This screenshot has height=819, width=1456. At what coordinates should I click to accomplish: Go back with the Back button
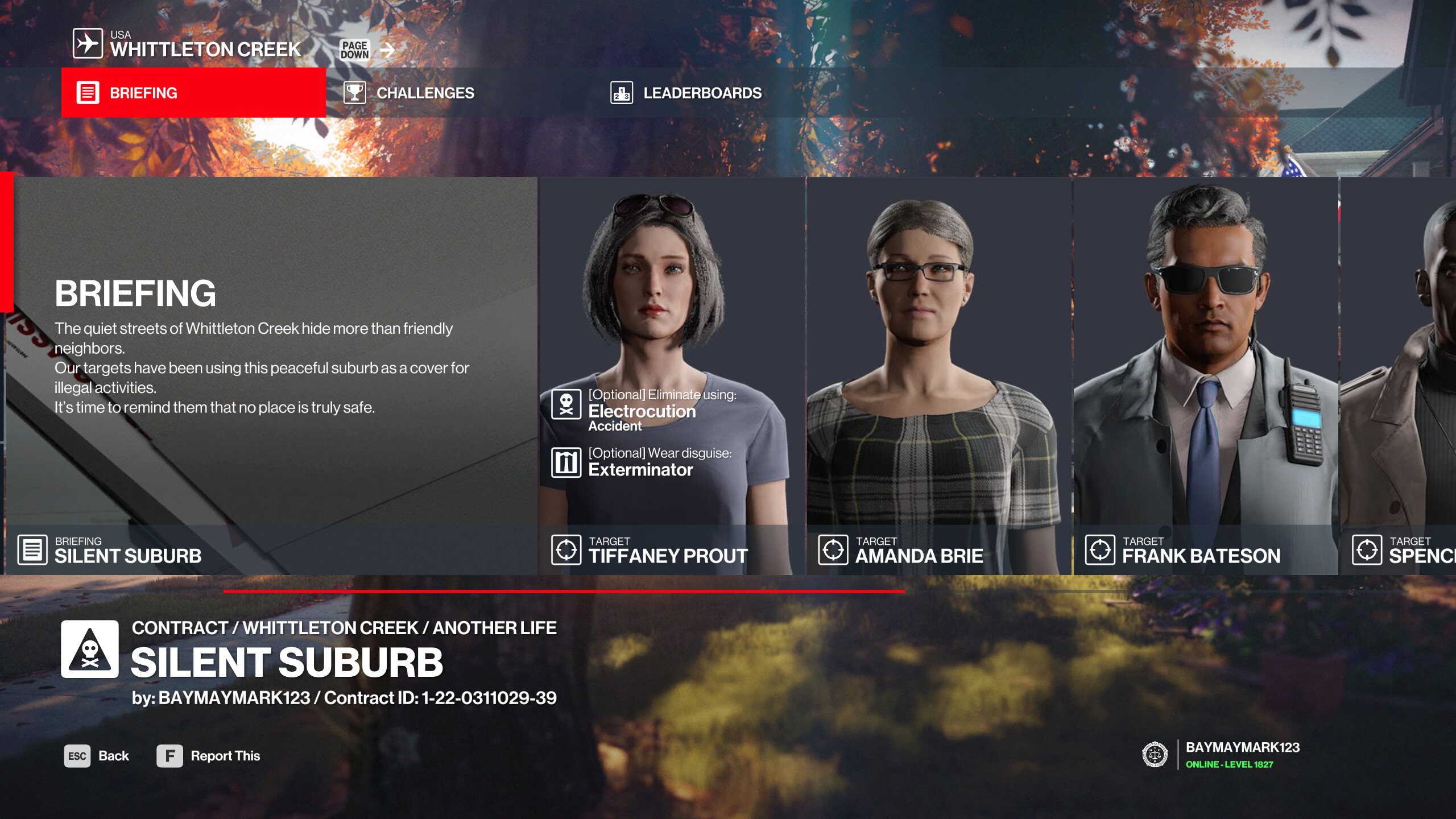point(97,756)
